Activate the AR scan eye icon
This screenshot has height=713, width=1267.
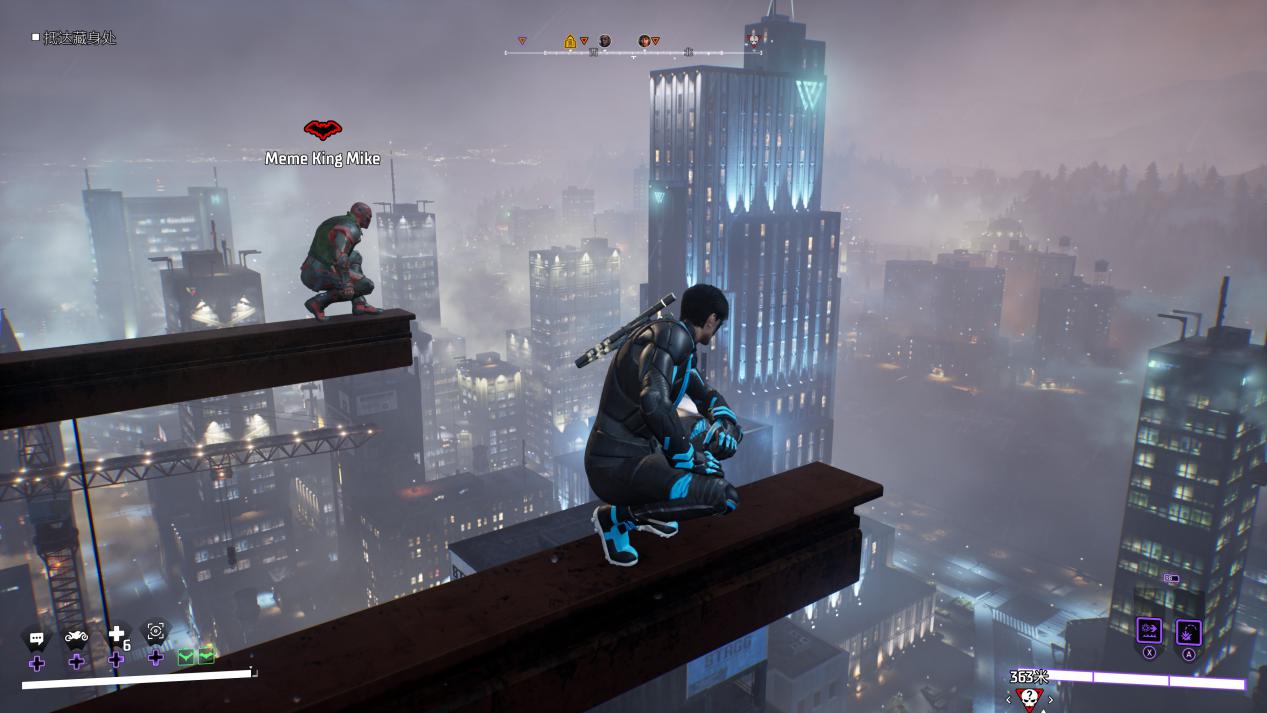[x=155, y=631]
